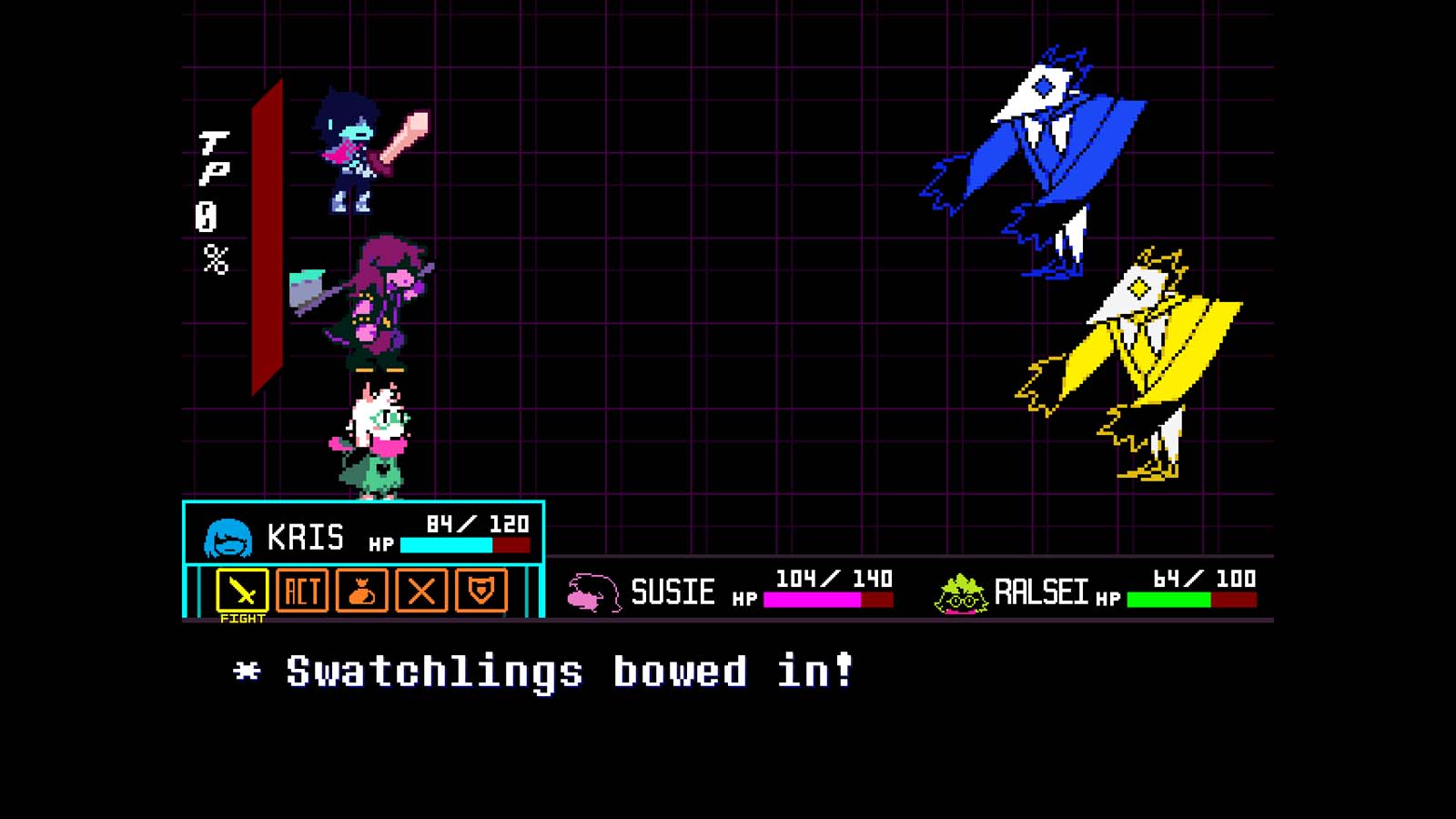The height and width of the screenshot is (819, 1456).
Task: Select the DEFEND shield icon
Action: click(480, 591)
